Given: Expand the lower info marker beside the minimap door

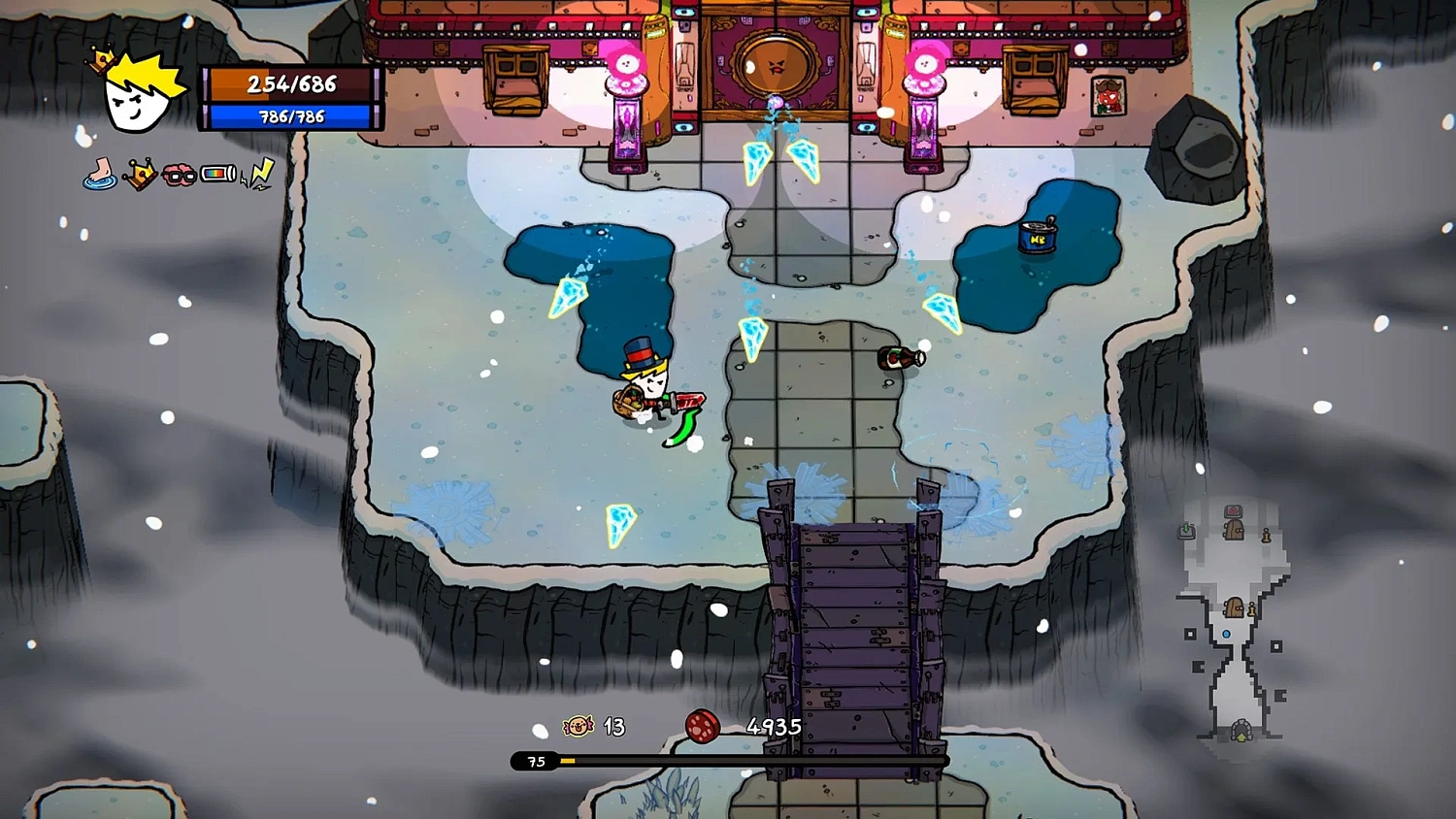Looking at the screenshot, I should [1252, 609].
